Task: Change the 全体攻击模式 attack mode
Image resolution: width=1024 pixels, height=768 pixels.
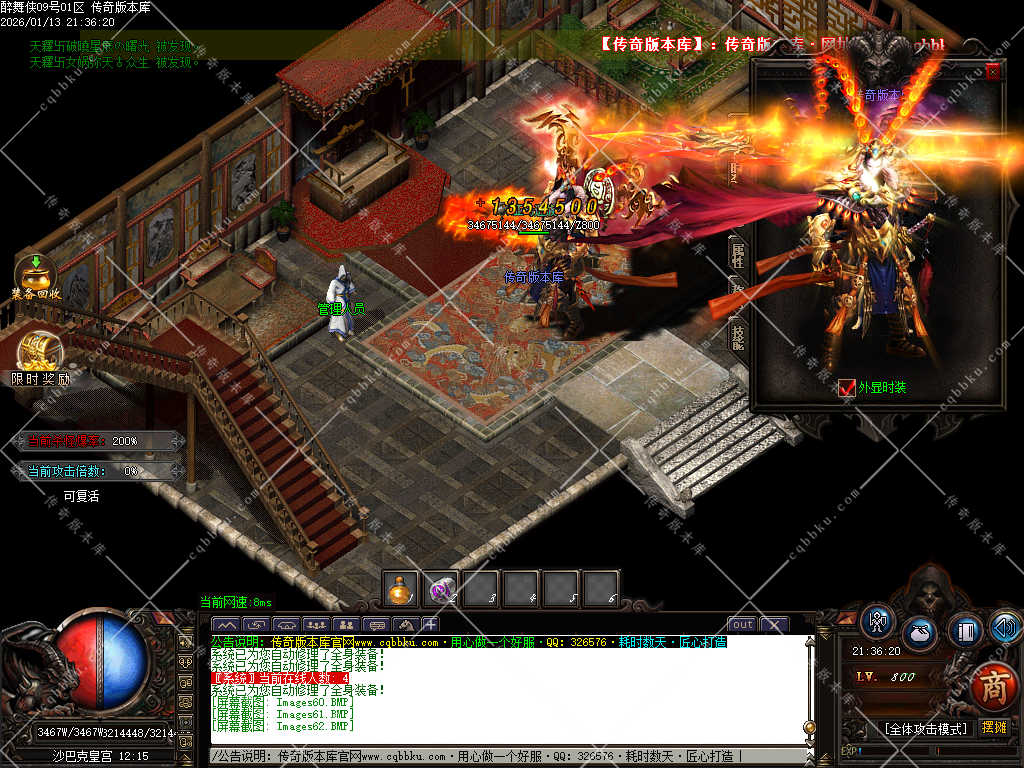Action: (x=925, y=728)
